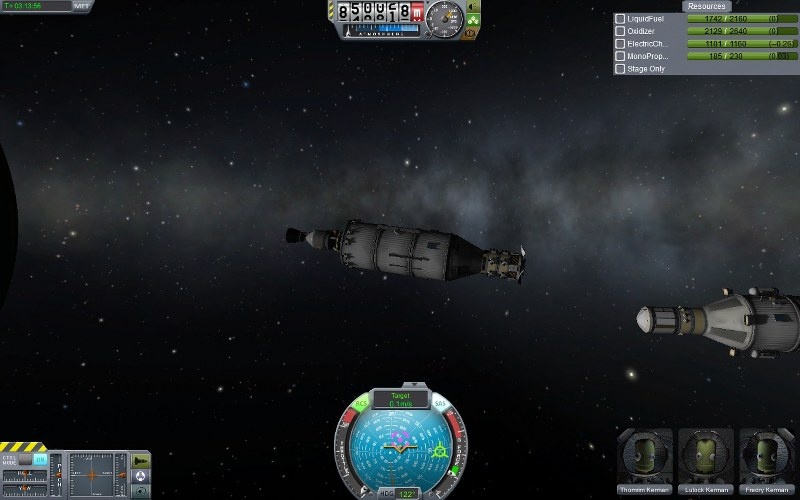
Task: Click the navball sphere
Action: tap(400, 450)
